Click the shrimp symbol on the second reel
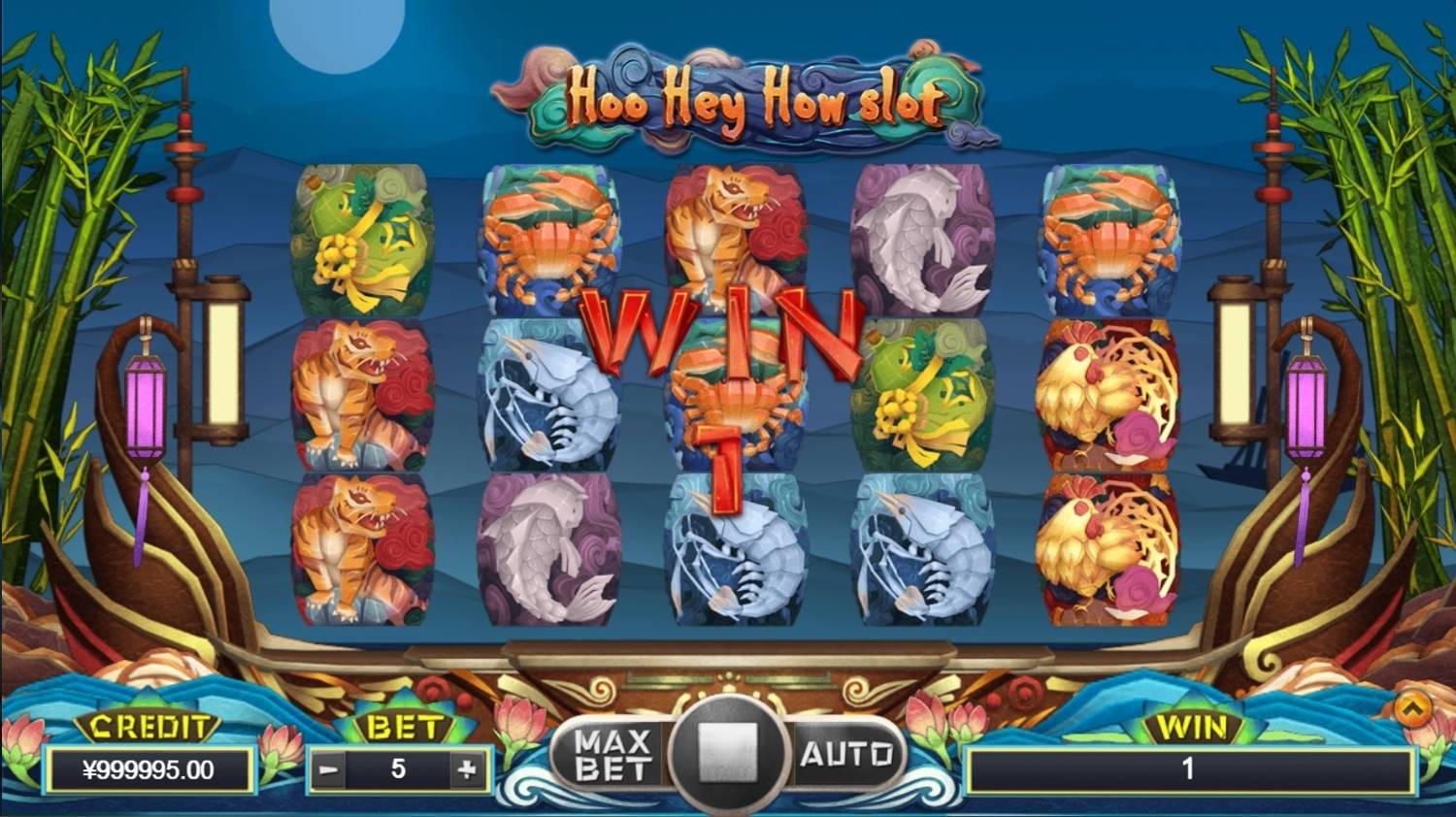This screenshot has width=1456, height=817. pos(548,398)
